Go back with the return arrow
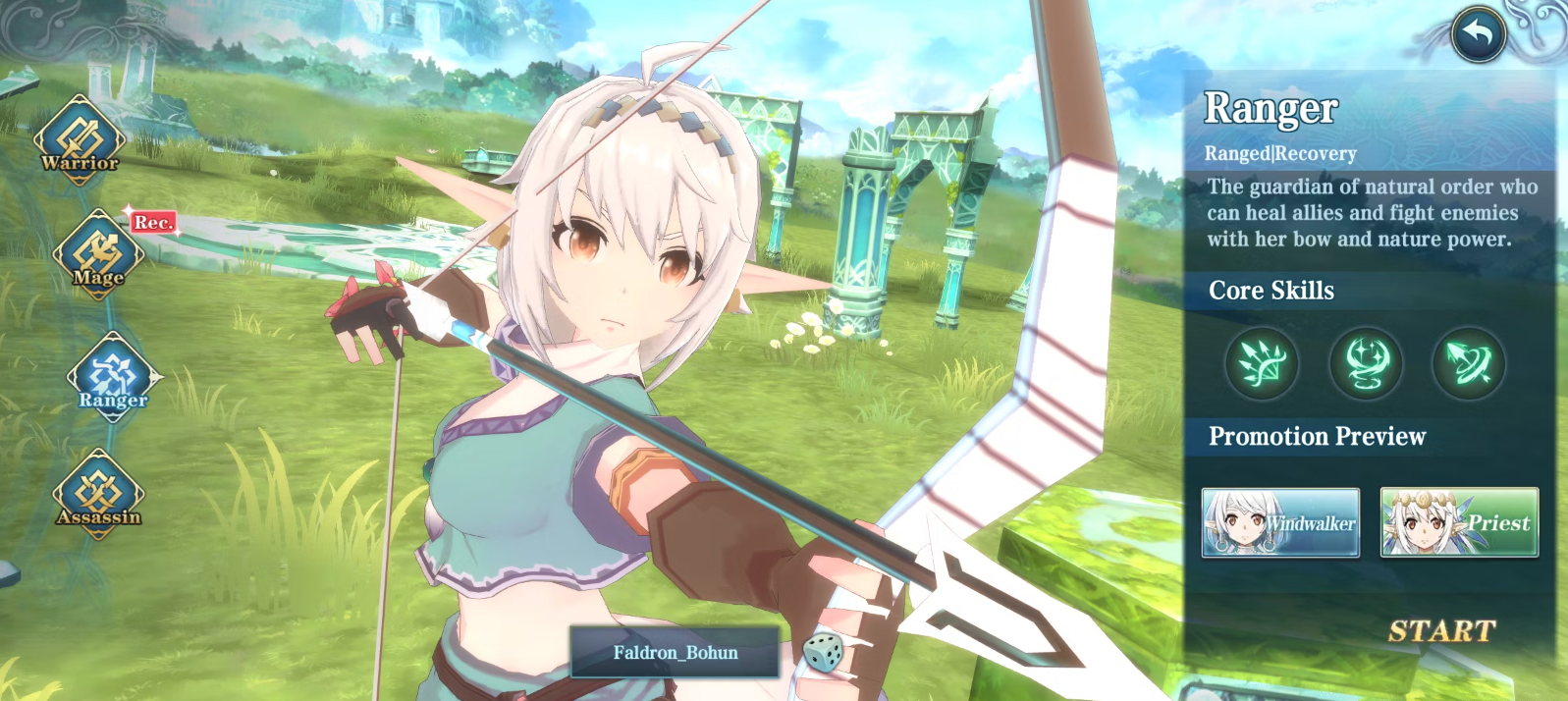 [x=1478, y=34]
